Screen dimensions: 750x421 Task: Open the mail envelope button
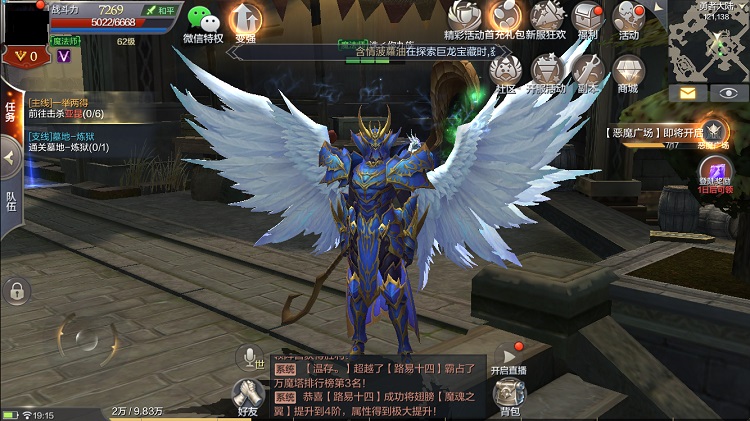coord(688,92)
